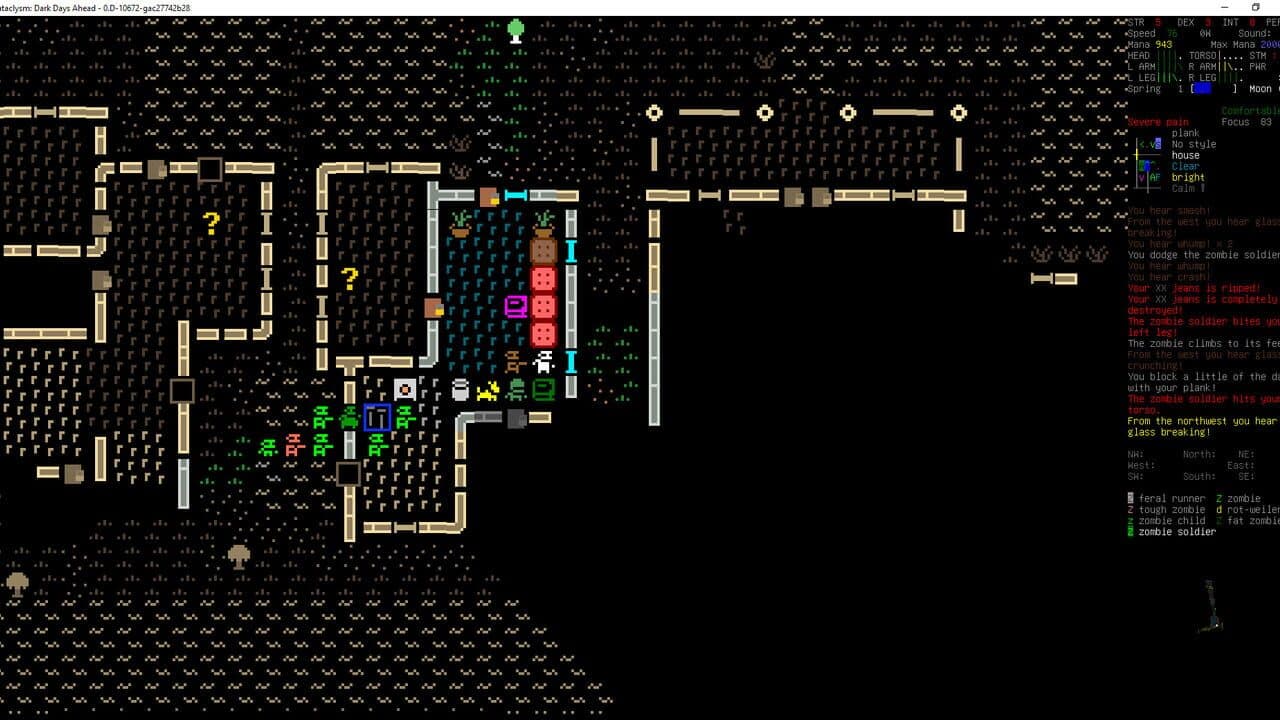Click the blue season progress bar
Screen dimensions: 1280x720
[x=1203, y=88]
